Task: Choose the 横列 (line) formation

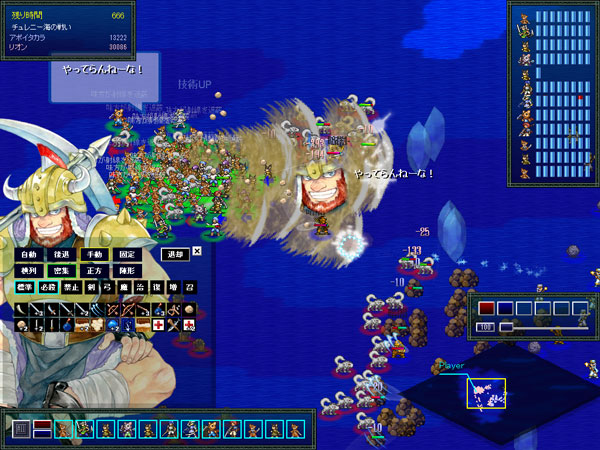Action: coord(30,270)
